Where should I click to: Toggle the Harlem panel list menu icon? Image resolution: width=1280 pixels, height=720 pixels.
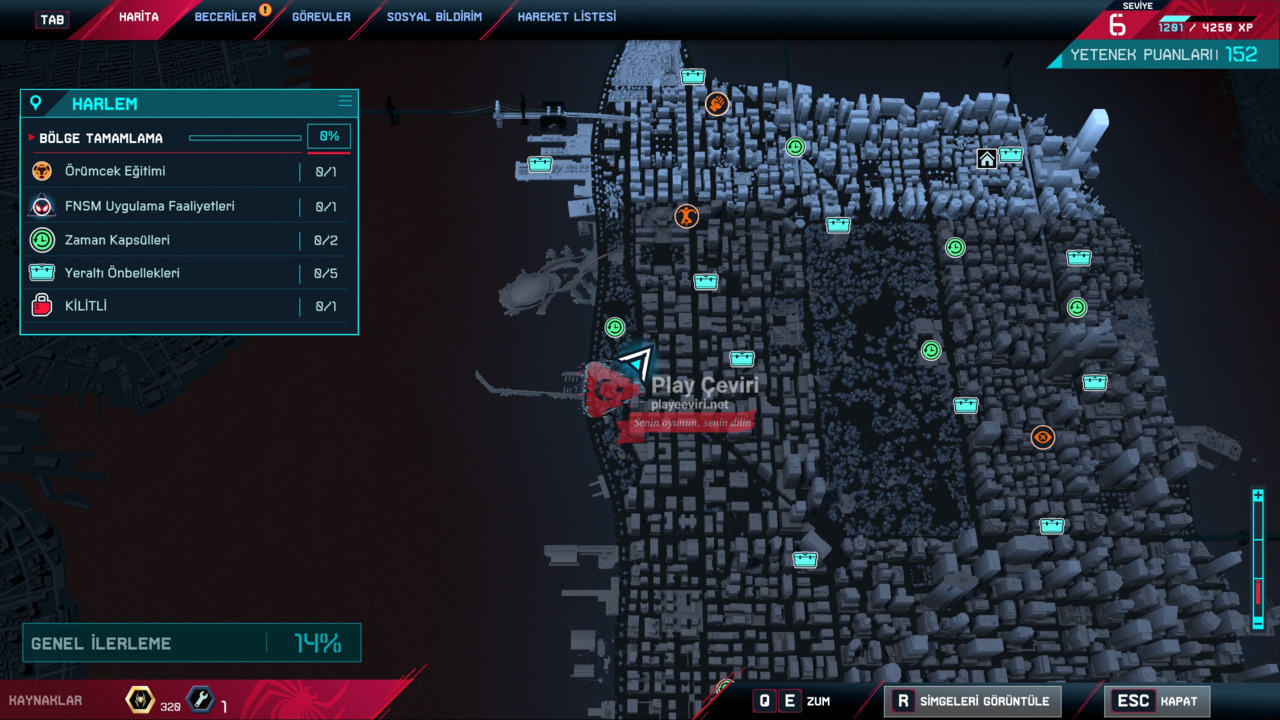[345, 101]
